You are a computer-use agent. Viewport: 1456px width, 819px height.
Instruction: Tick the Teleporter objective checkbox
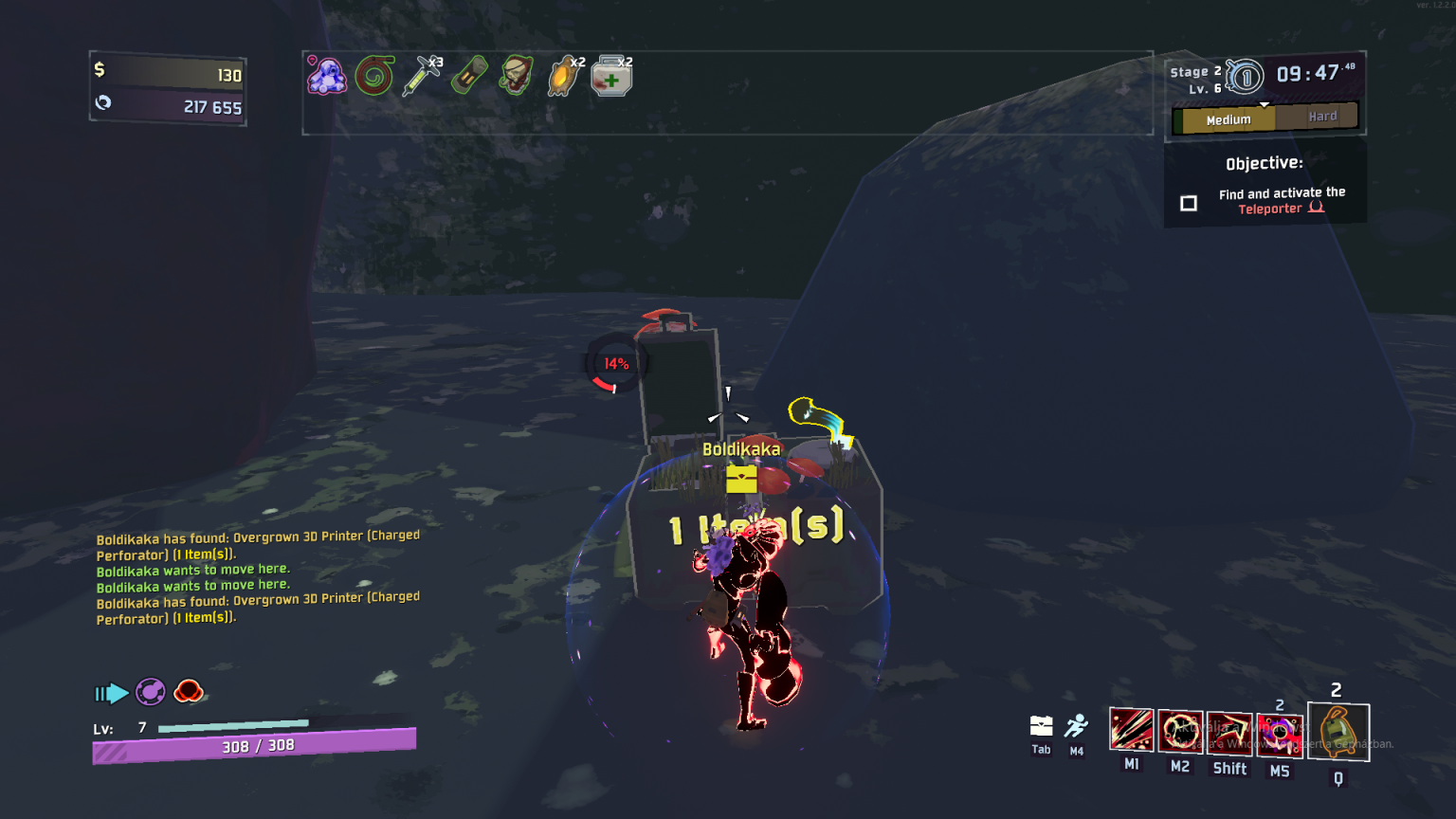click(1189, 203)
